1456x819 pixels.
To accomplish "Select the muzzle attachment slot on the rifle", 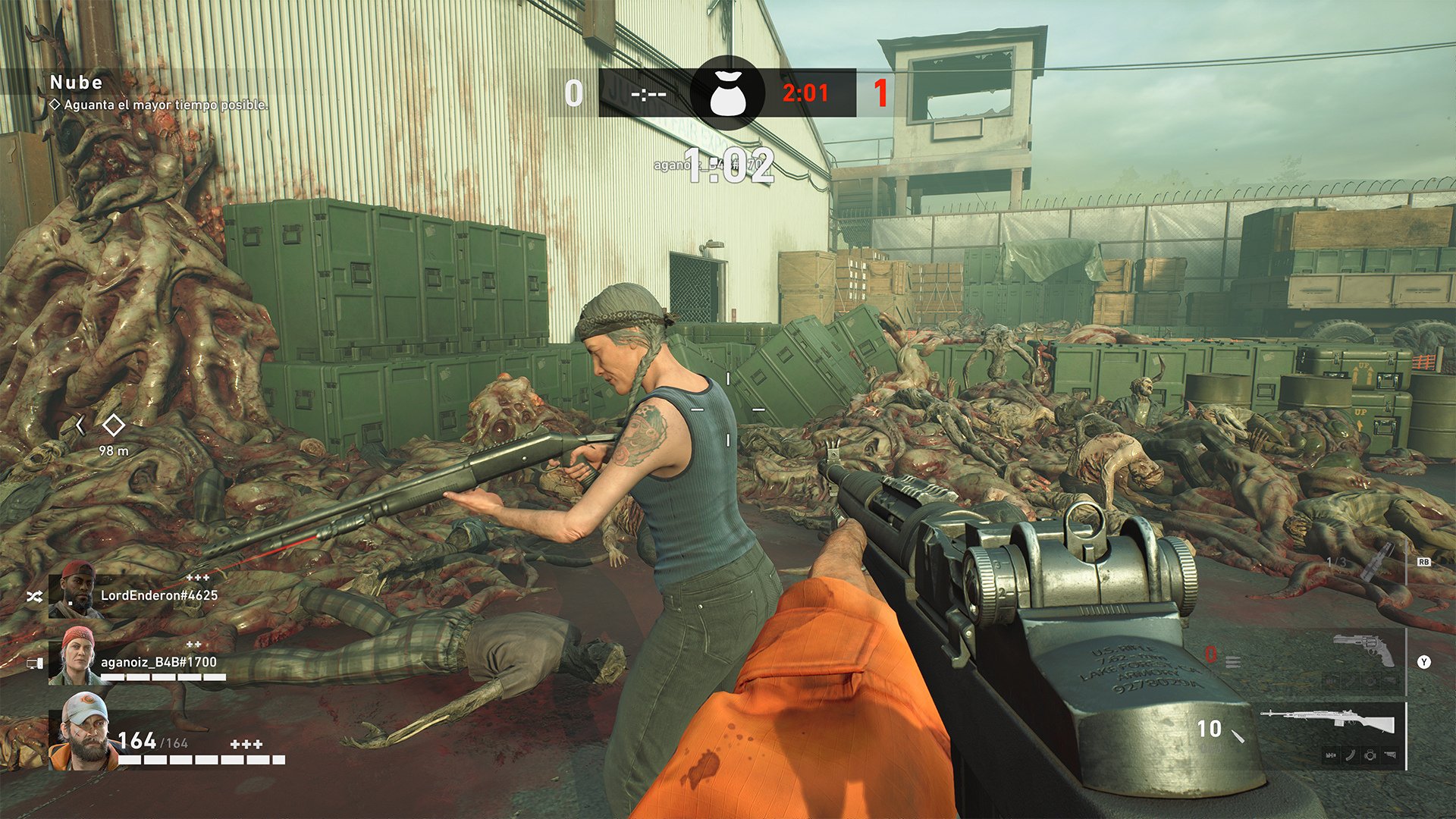I will tap(1331, 755).
